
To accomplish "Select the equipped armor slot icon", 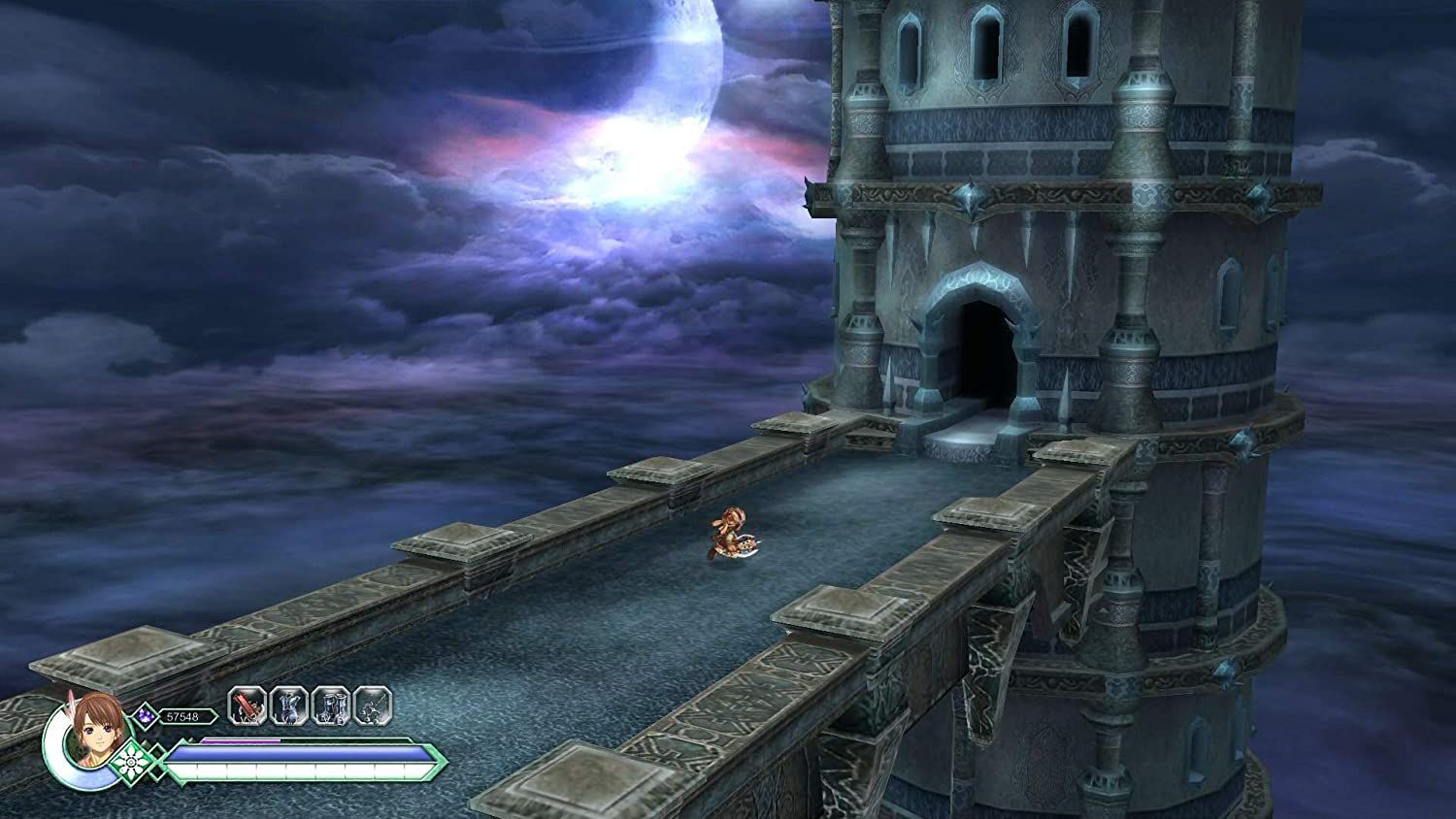I will pos(289,705).
